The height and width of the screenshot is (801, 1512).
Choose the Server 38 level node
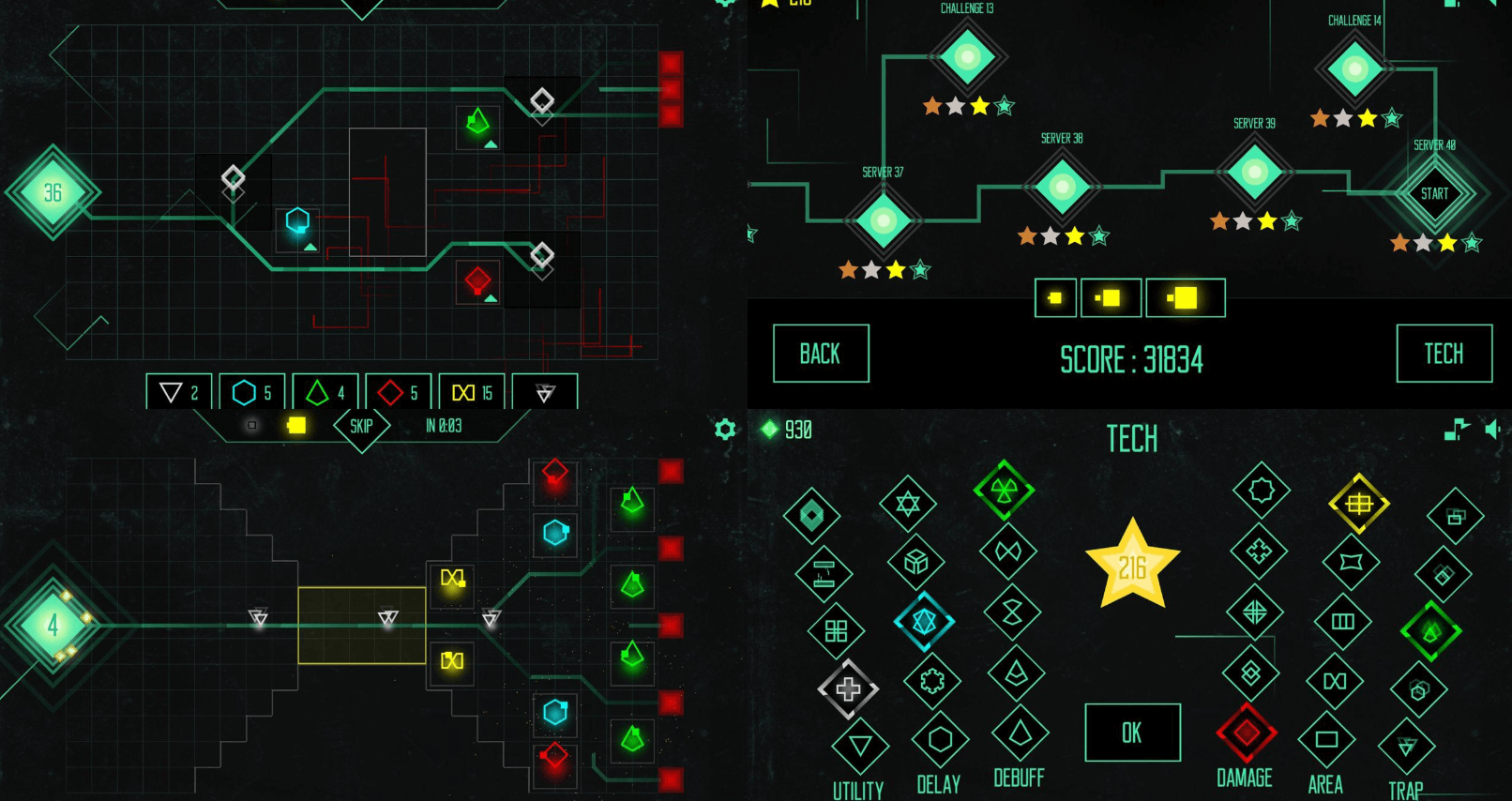tap(1062, 187)
